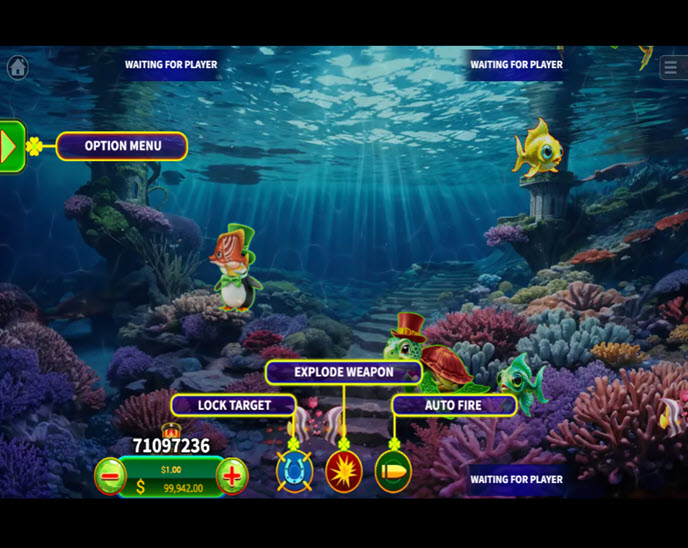Activate the lock target horseshoe icon

point(294,472)
